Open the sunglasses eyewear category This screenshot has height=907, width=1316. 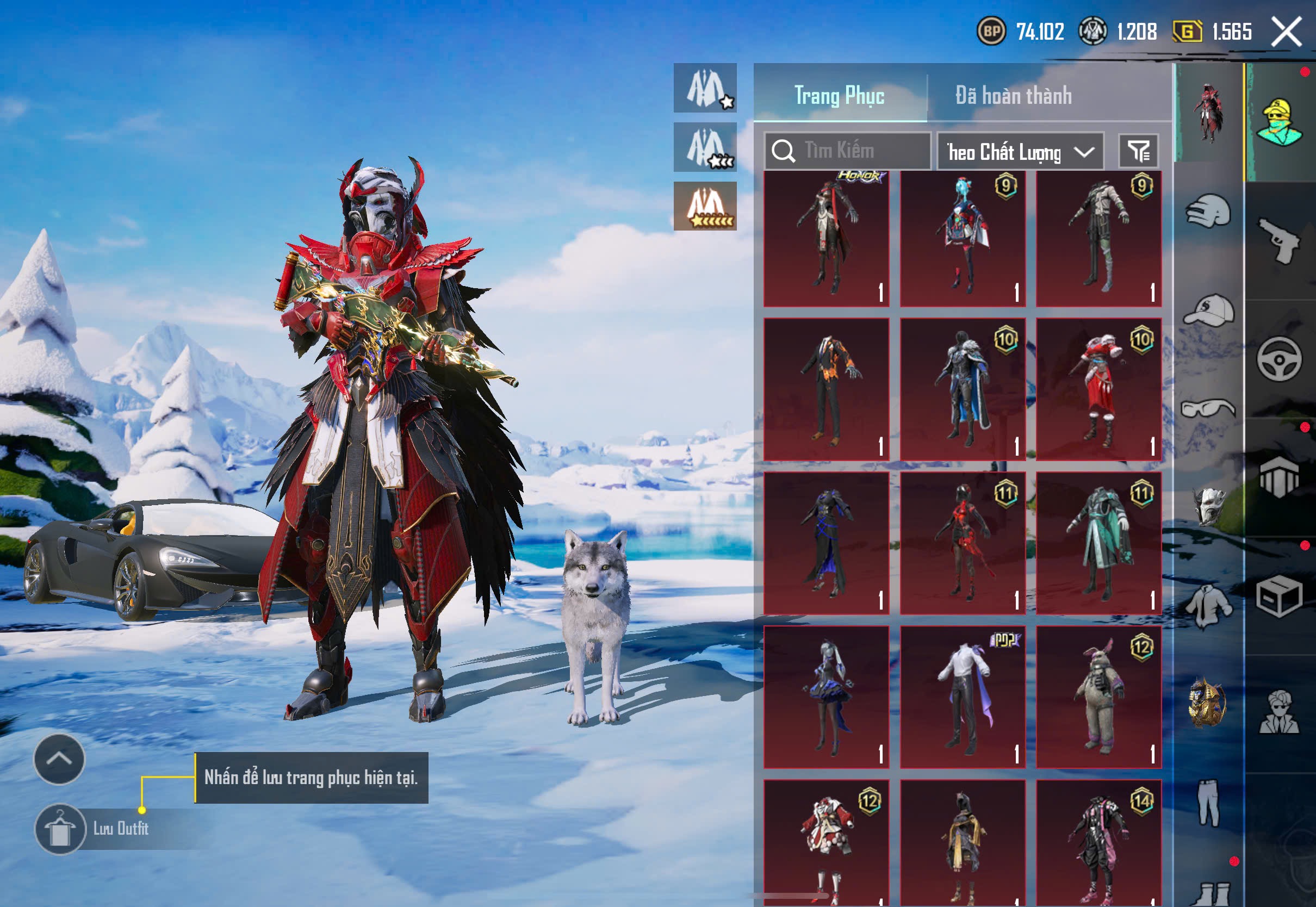(x=1209, y=408)
